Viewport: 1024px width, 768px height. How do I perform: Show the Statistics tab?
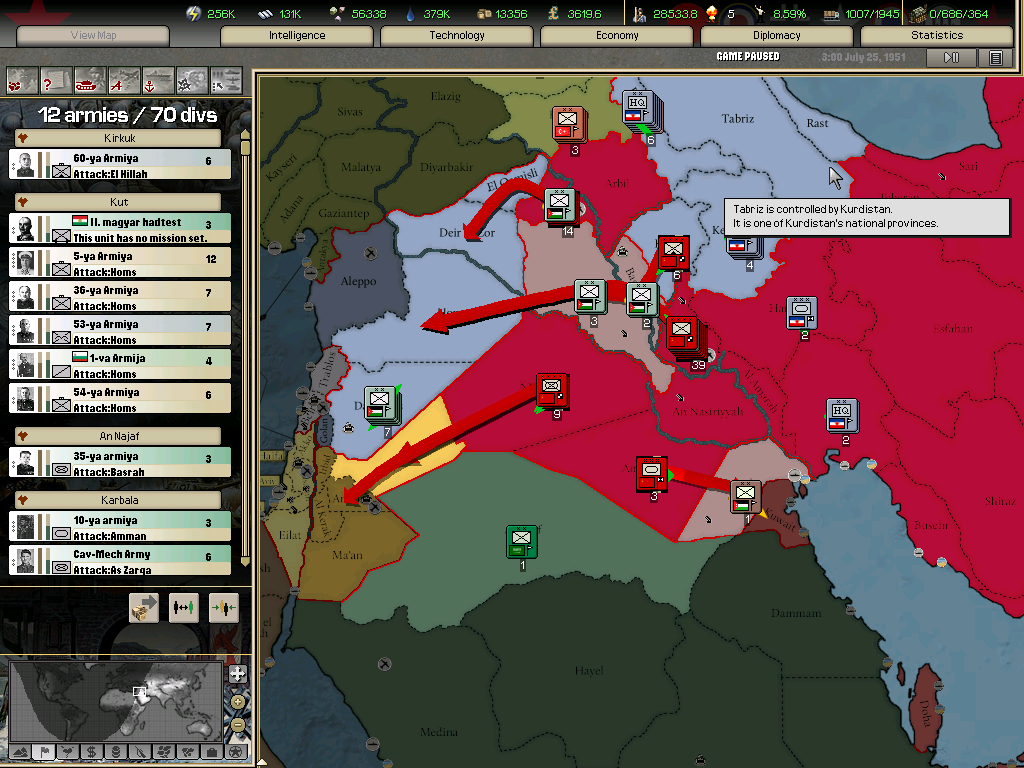tap(937, 36)
